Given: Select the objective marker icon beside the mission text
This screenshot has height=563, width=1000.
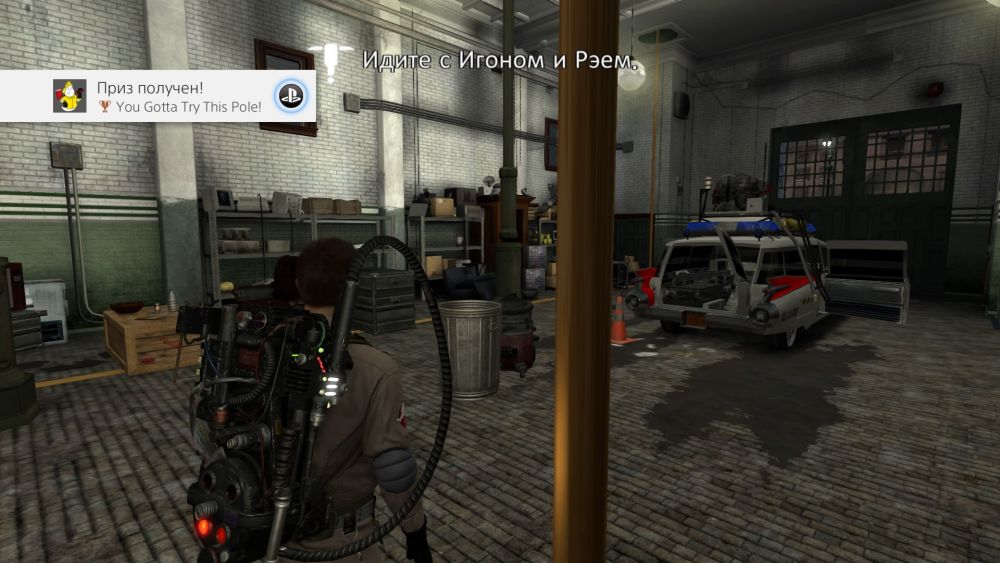Looking at the screenshot, I should coord(329,60).
